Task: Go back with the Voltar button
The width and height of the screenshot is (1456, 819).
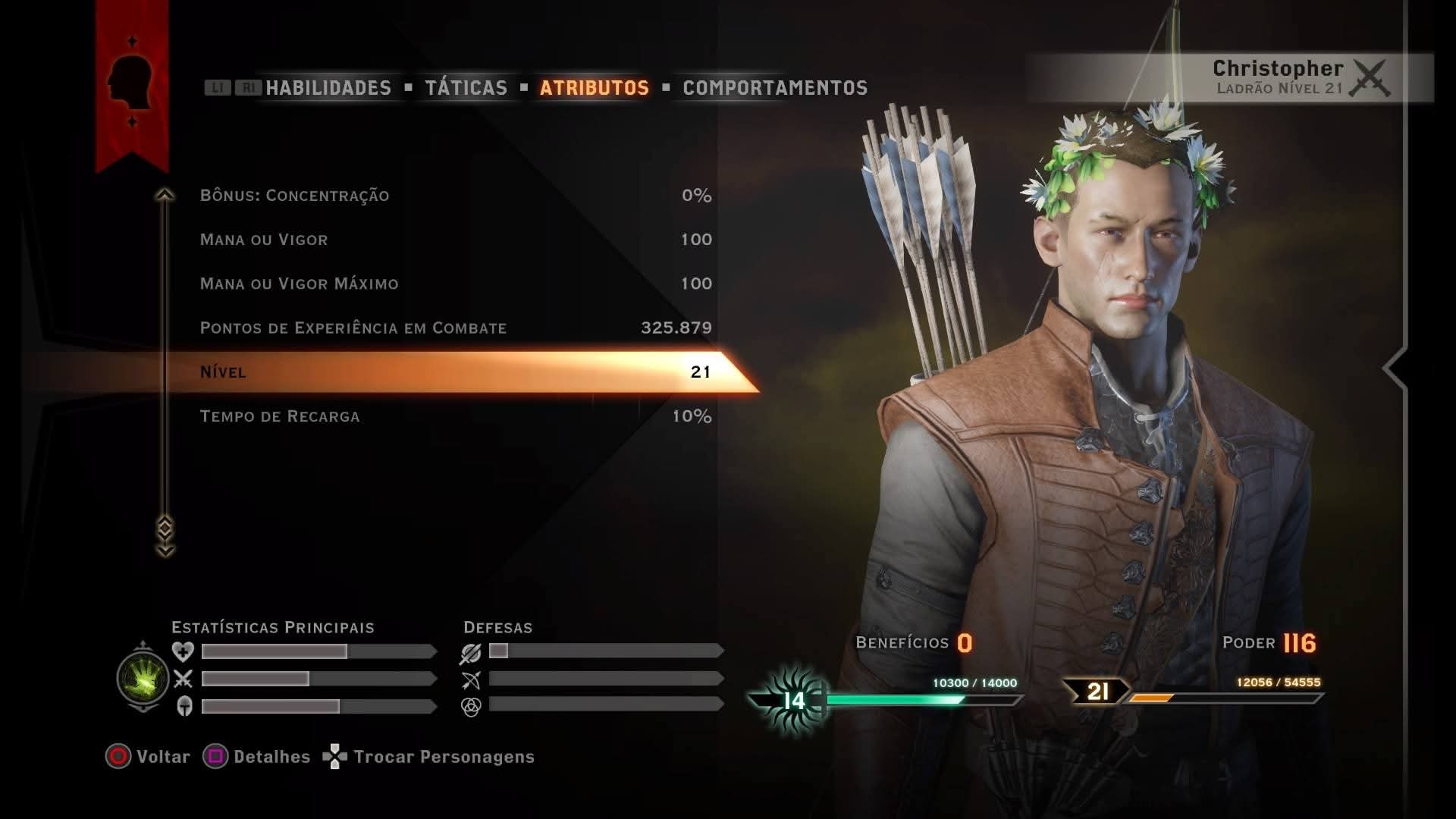Action: click(x=149, y=757)
